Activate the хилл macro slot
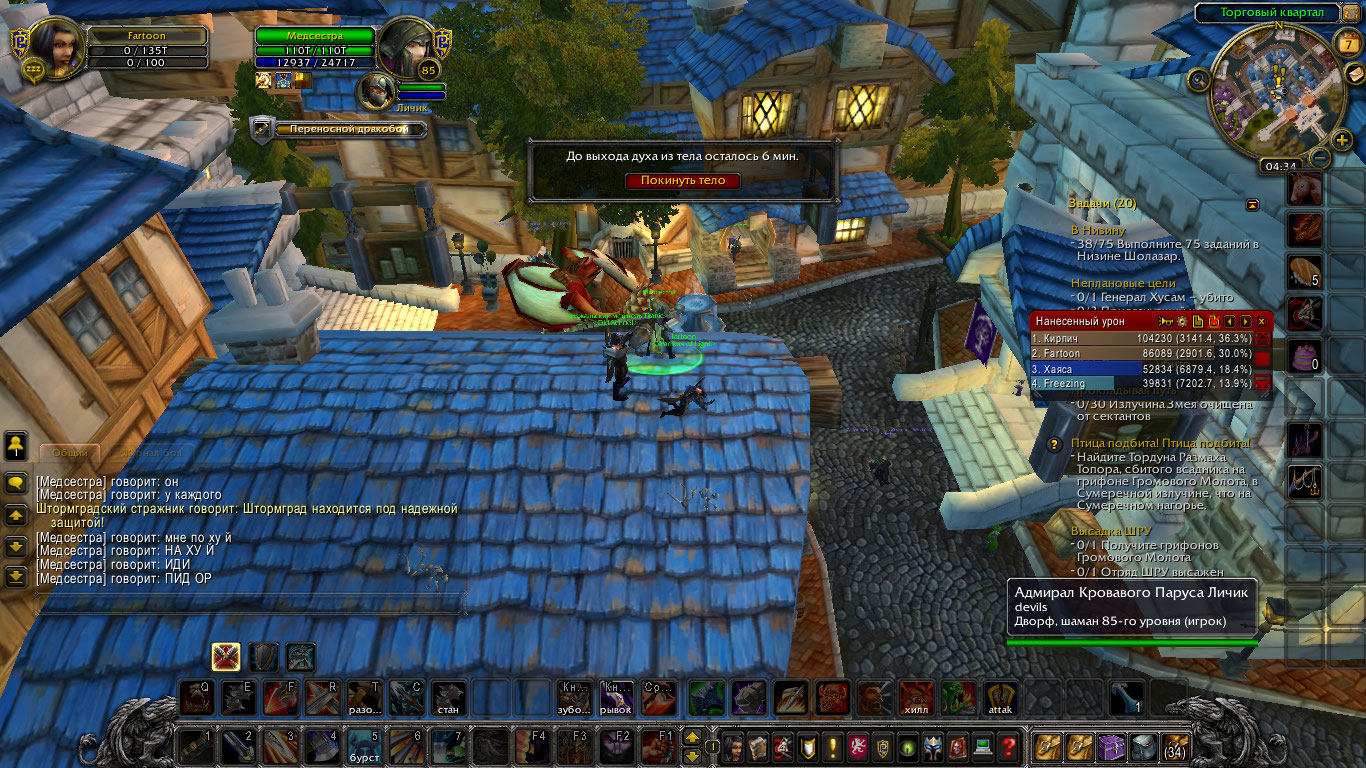The image size is (1366, 768). tap(915, 698)
